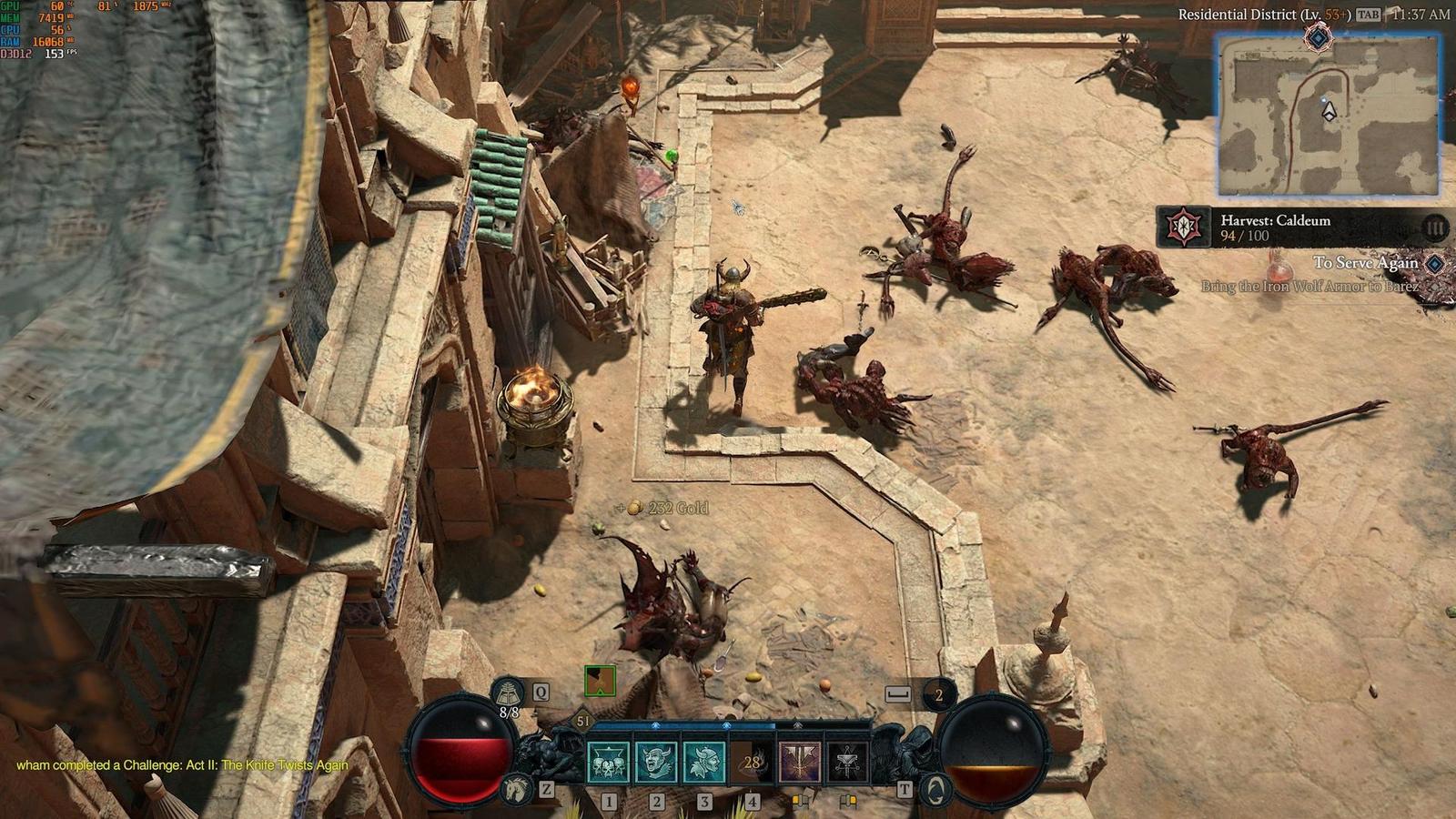
Task: Click the level 51 badge on the experience bar
Action: click(x=583, y=722)
